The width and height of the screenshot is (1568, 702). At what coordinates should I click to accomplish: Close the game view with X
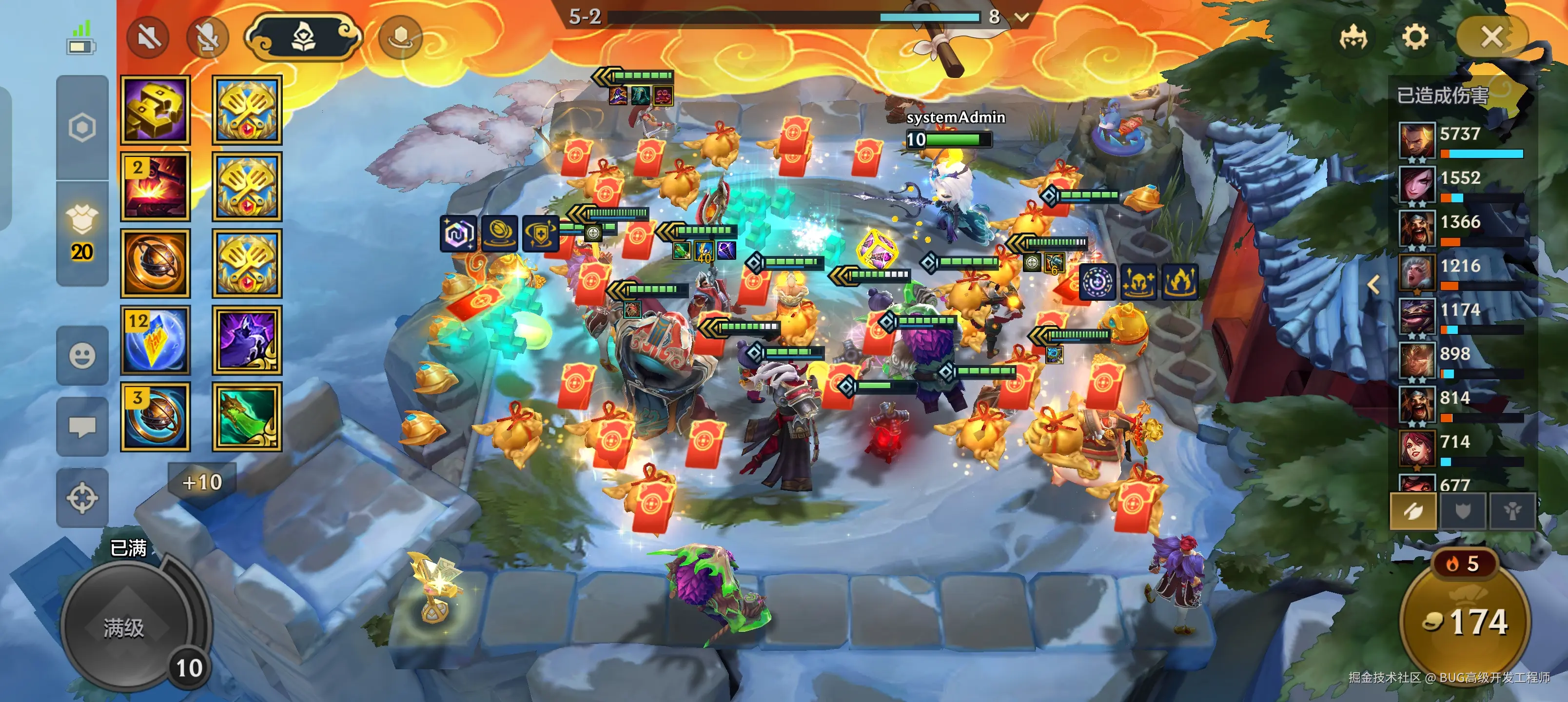click(x=1491, y=38)
